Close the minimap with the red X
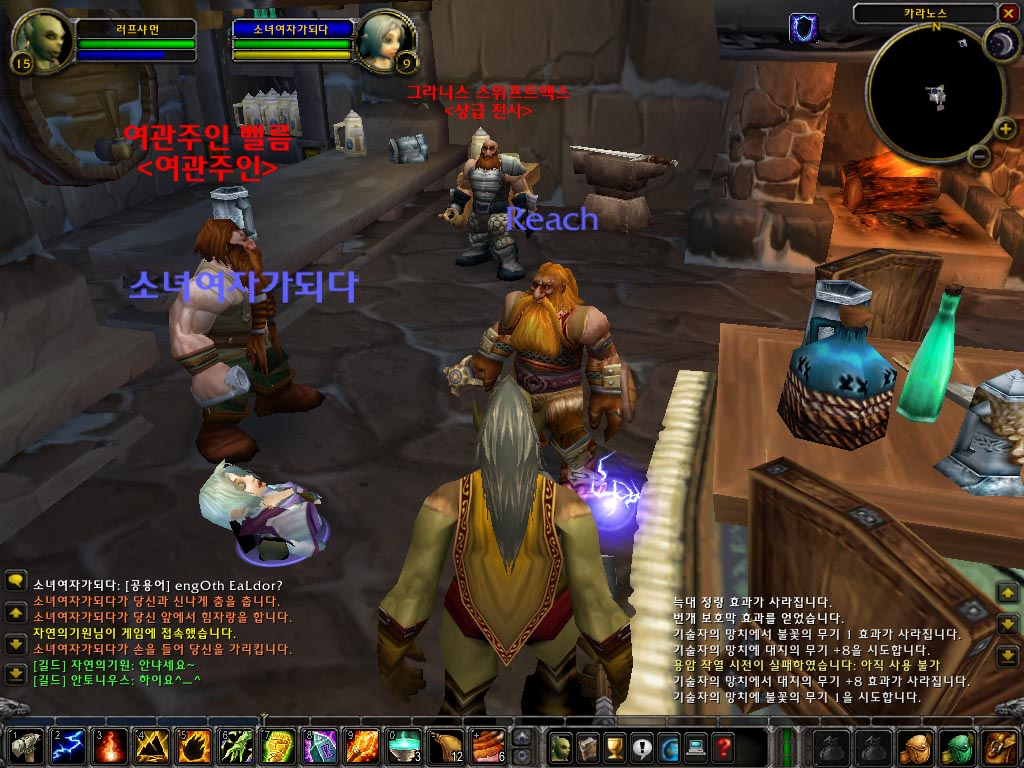1024x768 pixels. point(1007,13)
